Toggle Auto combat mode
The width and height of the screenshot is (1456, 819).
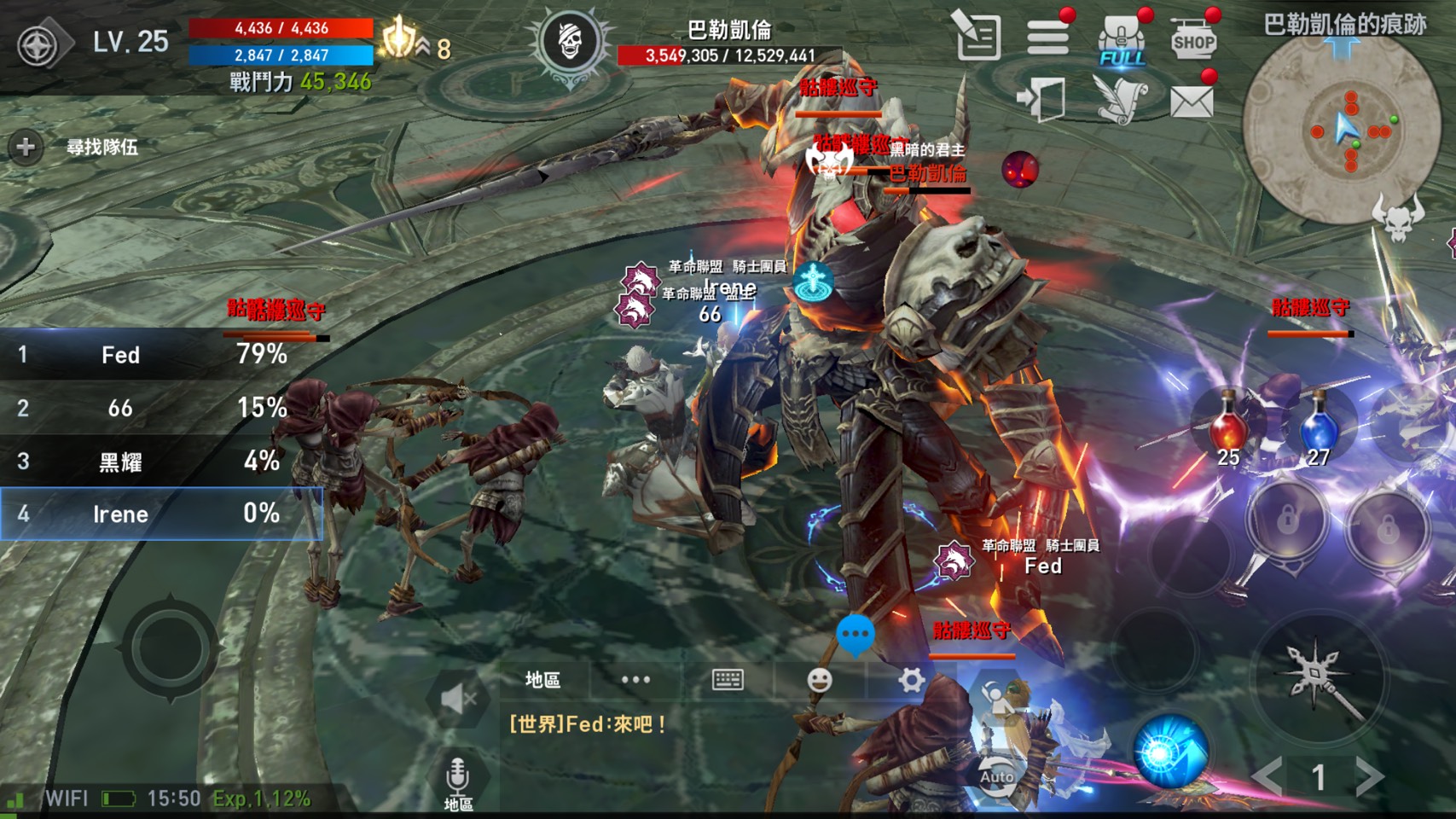click(x=996, y=774)
